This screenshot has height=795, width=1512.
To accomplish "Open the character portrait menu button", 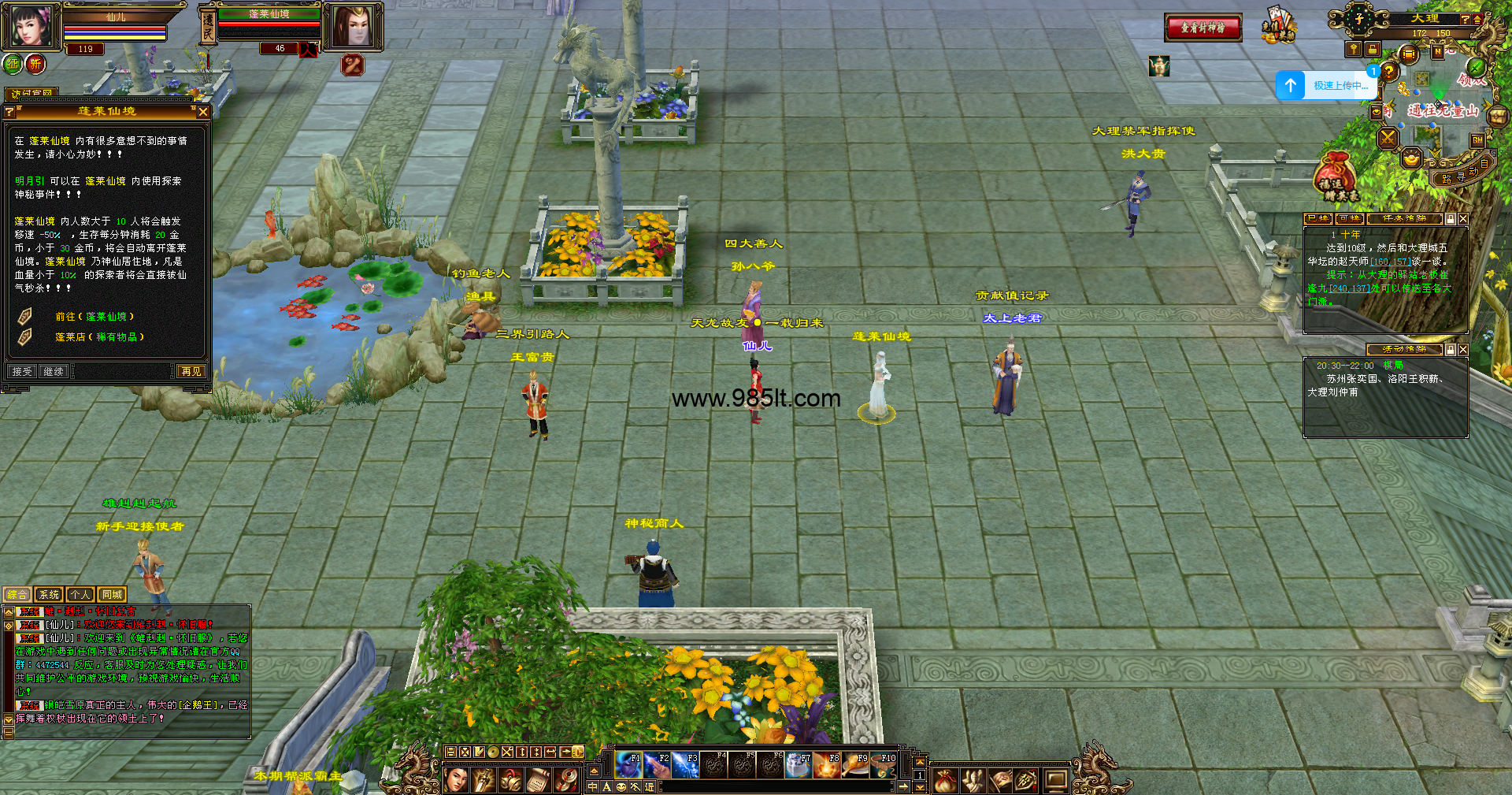I will (x=457, y=780).
